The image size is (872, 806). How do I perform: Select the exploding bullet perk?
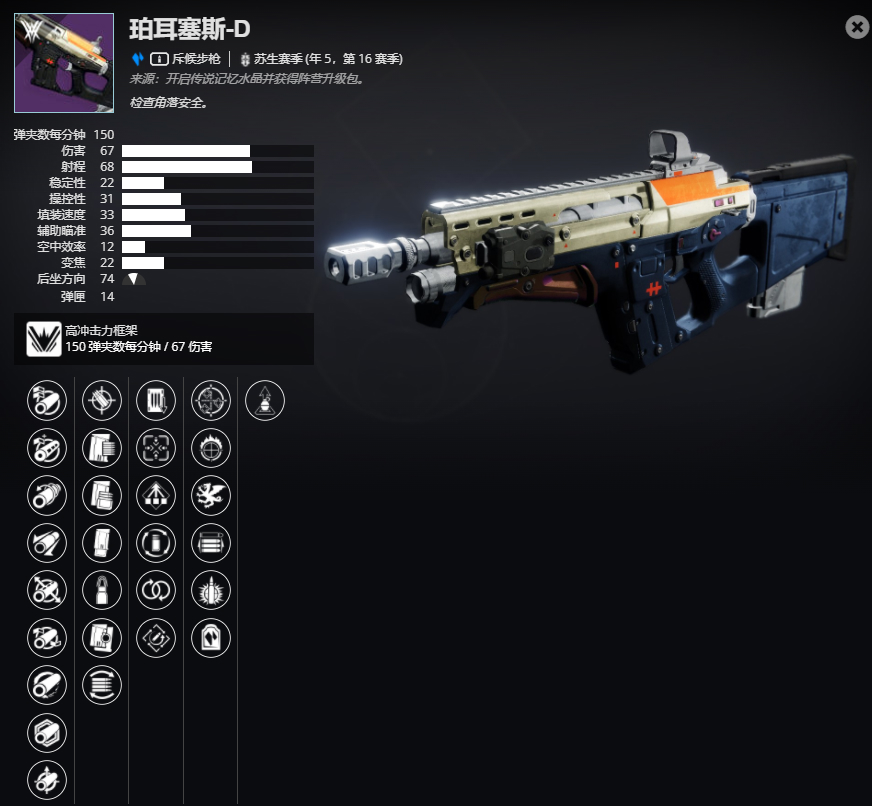pos(210,590)
